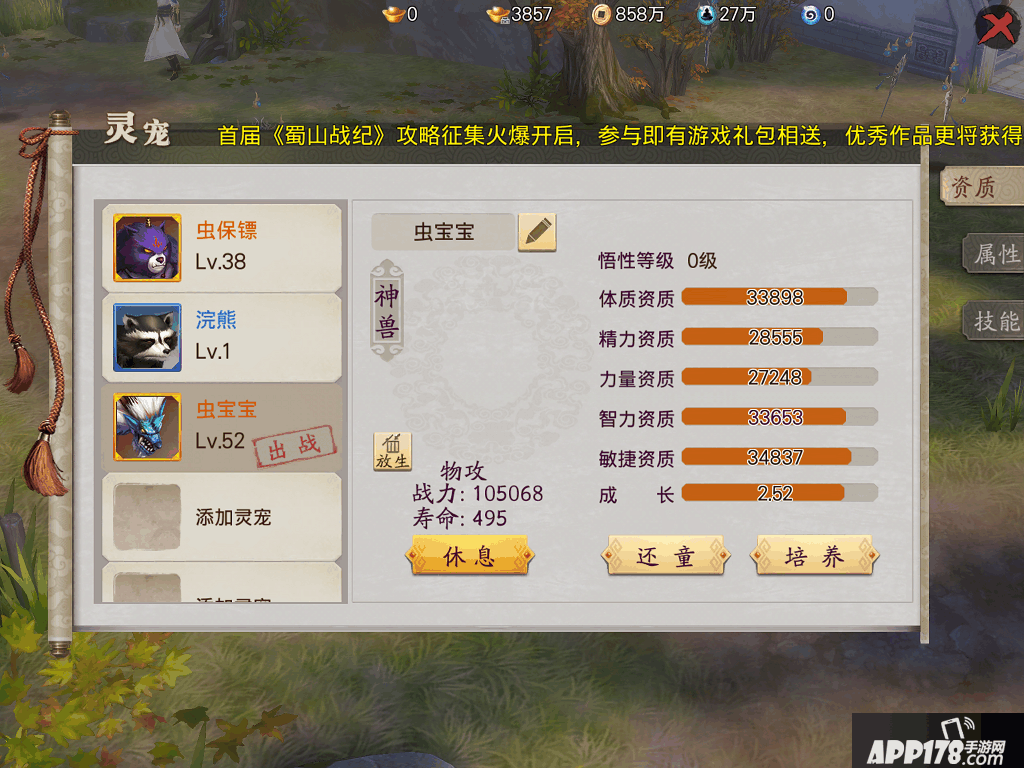This screenshot has width=1024, height=768.
Task: Select the 浣熊 Lv.1 pet
Action: 221,337
